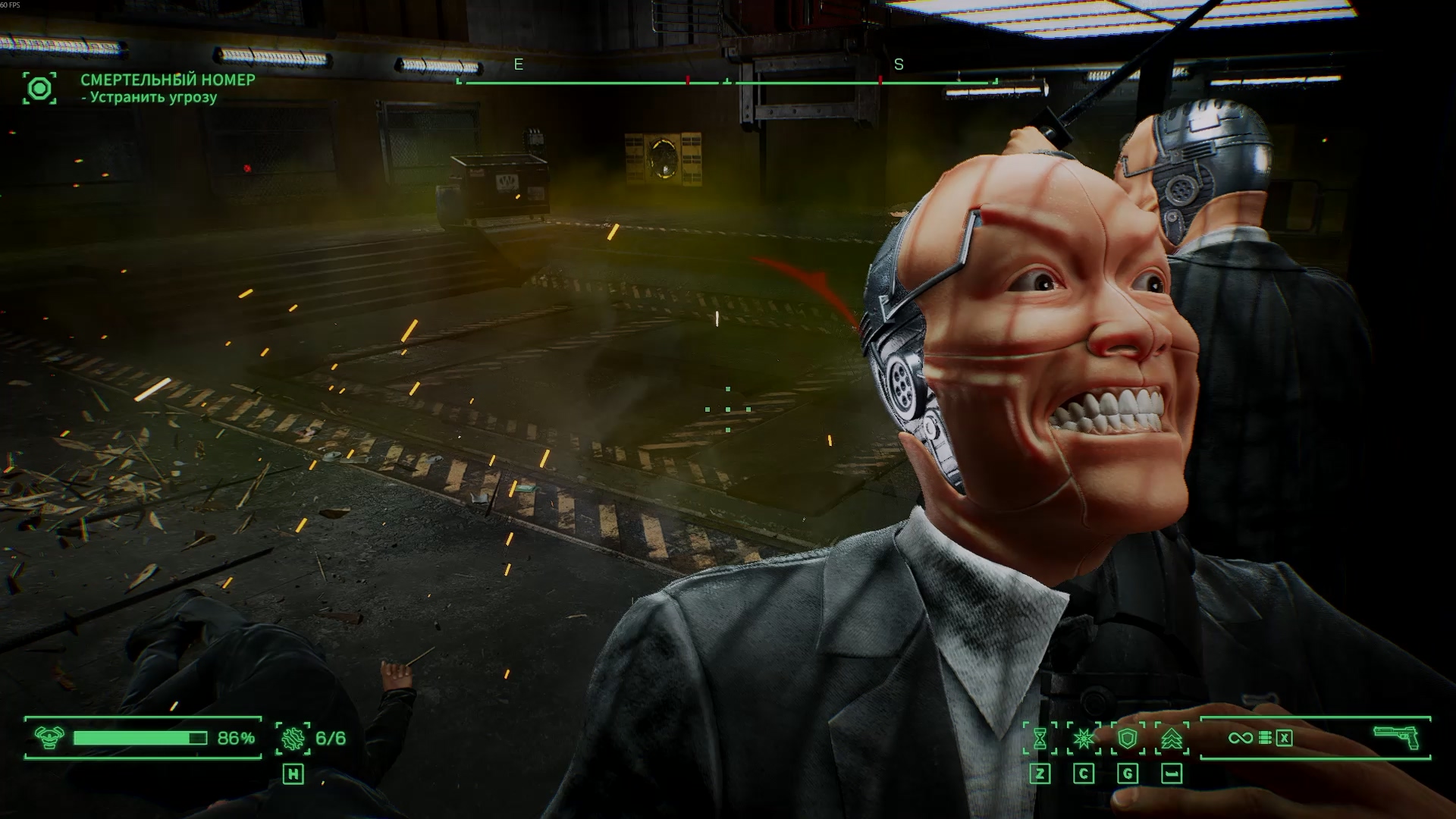Enable the shield armor ability
Screen dimensions: 1456x819
click(x=1128, y=738)
